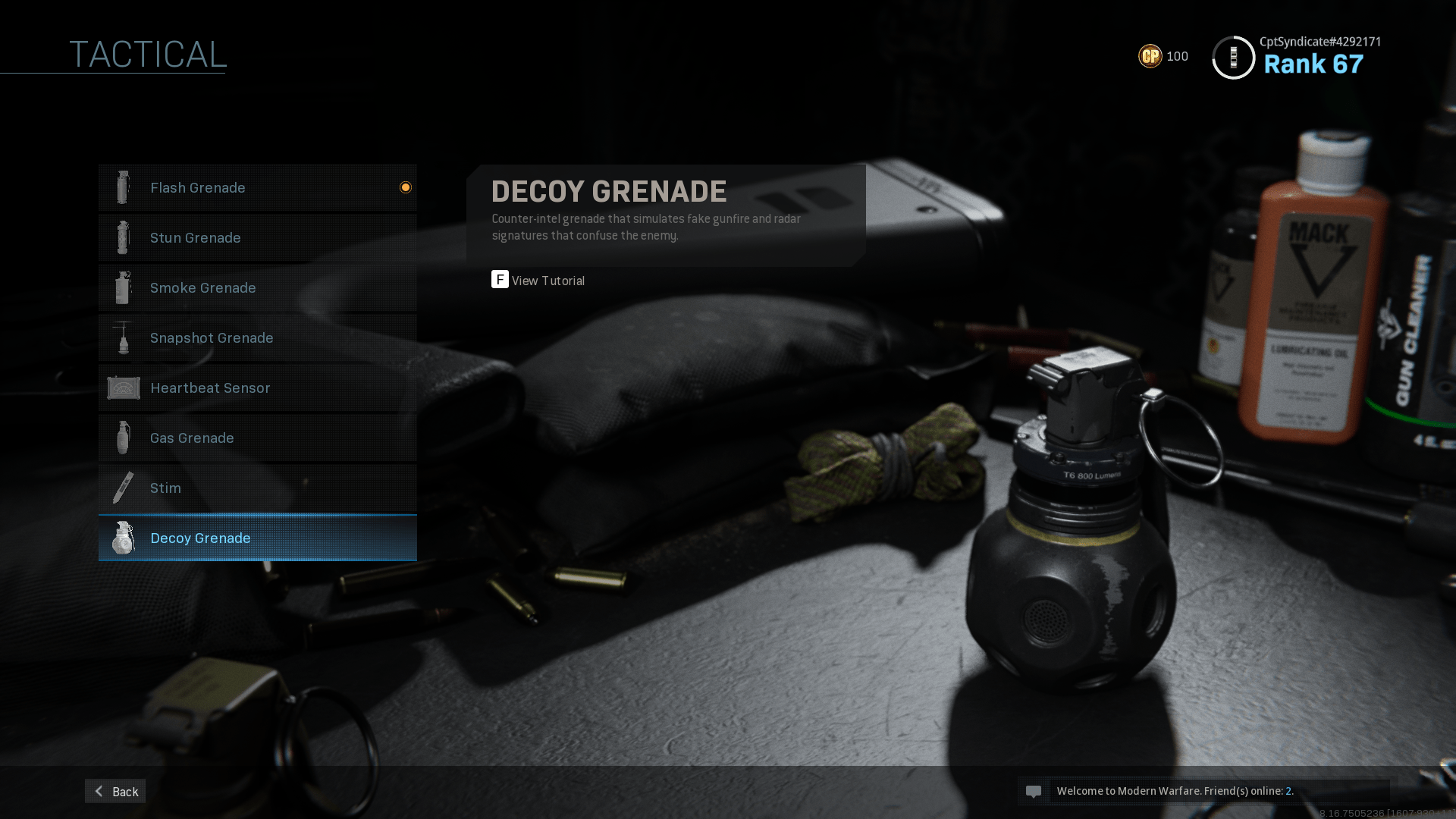The image size is (1456, 819).
Task: Pick the Smoke Grenade option
Action: pos(257,287)
